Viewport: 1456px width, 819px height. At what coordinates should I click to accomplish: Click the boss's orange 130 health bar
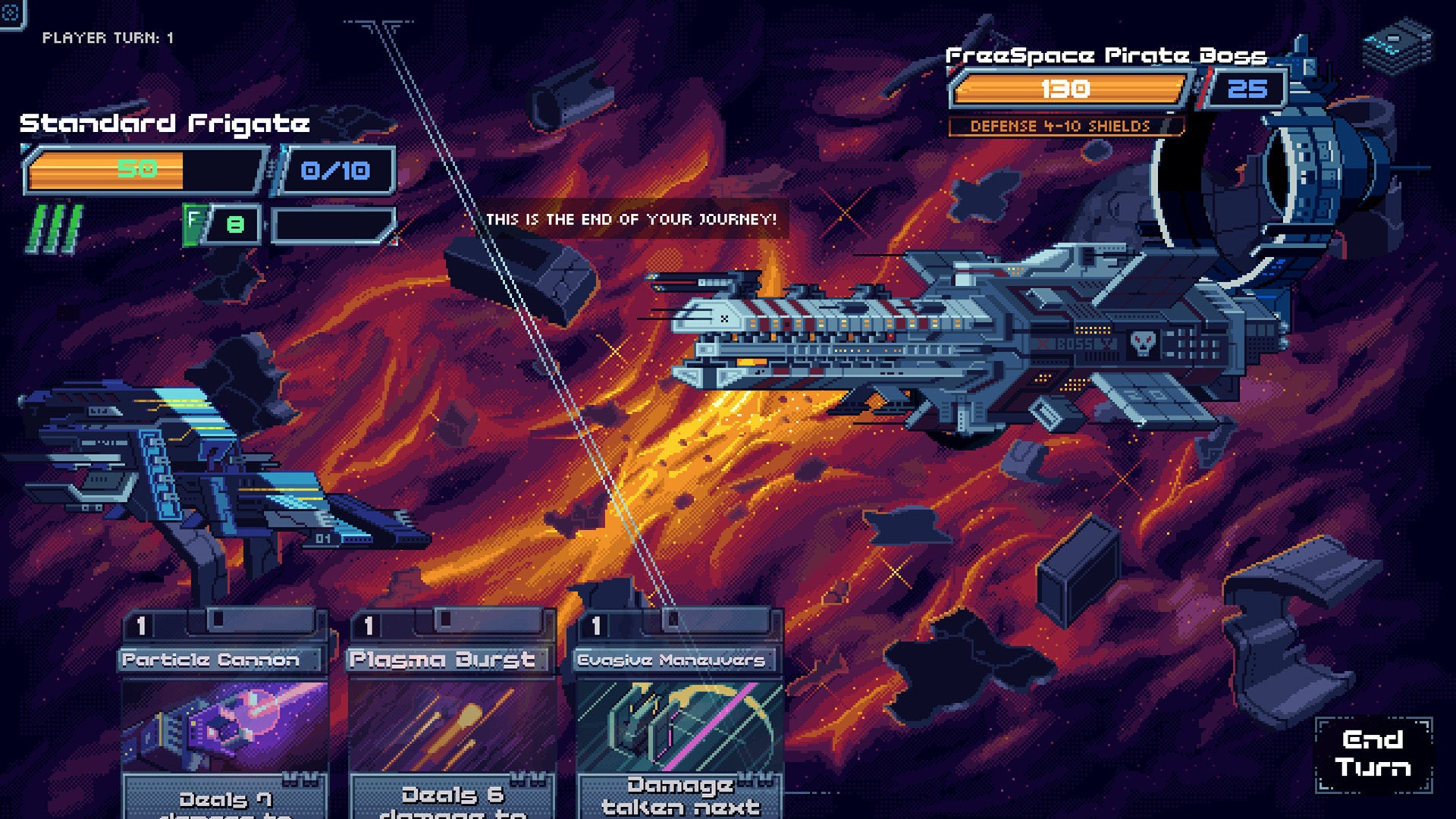pos(1069,89)
